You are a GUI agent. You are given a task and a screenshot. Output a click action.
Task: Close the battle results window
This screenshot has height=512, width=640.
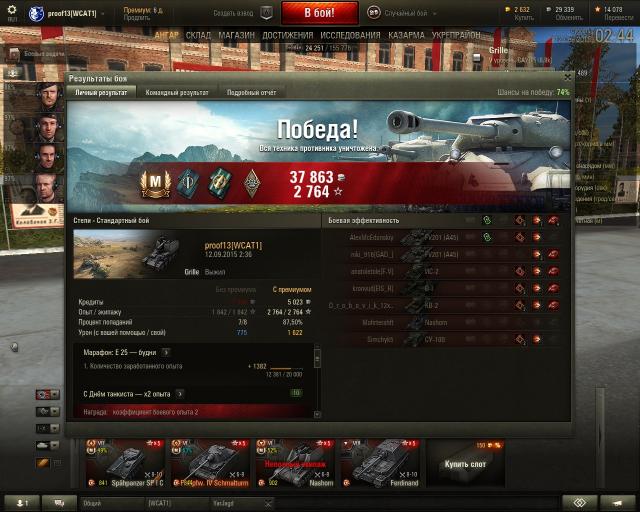(567, 77)
